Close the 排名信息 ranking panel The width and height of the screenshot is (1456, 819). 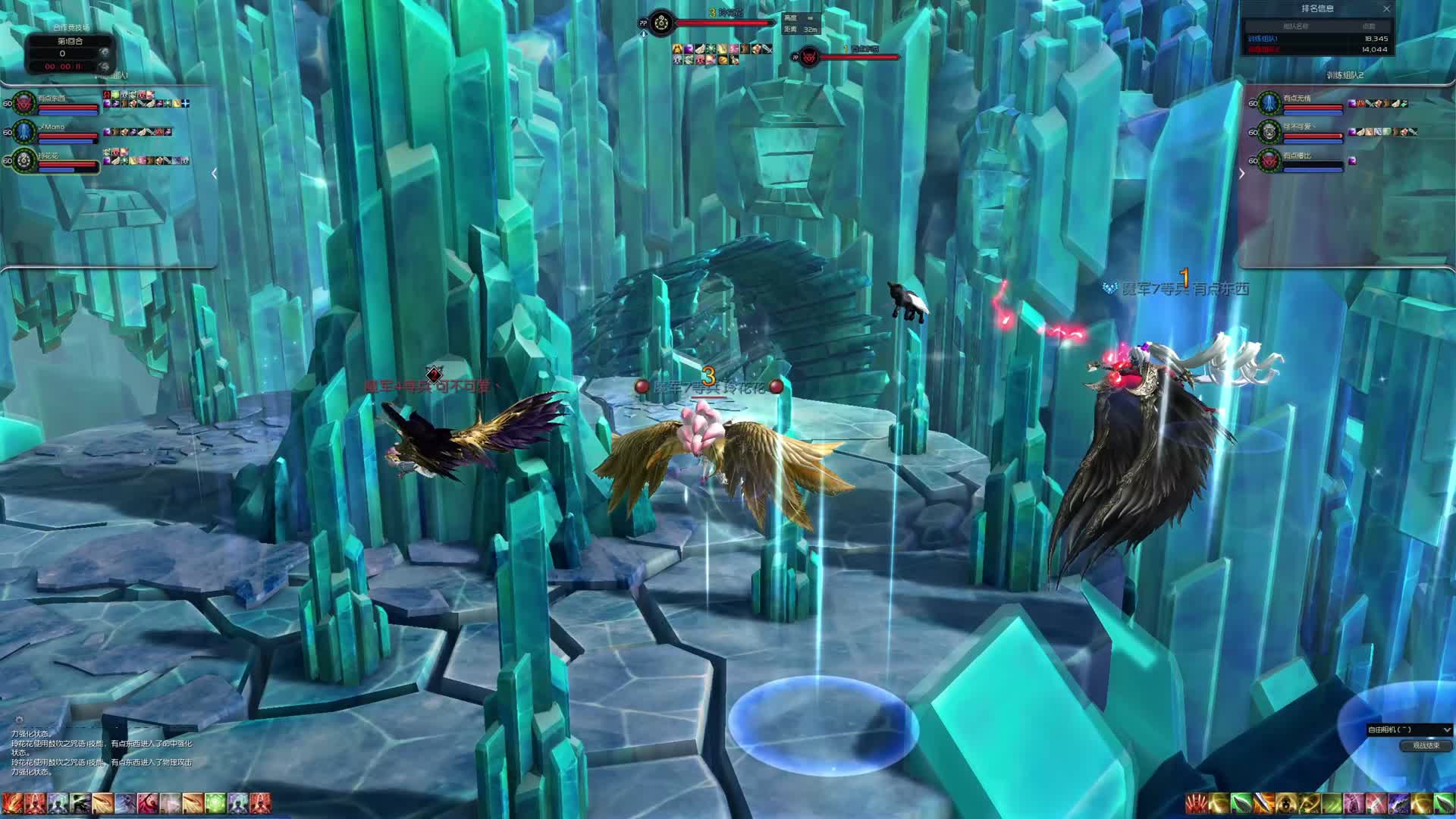tap(1386, 9)
